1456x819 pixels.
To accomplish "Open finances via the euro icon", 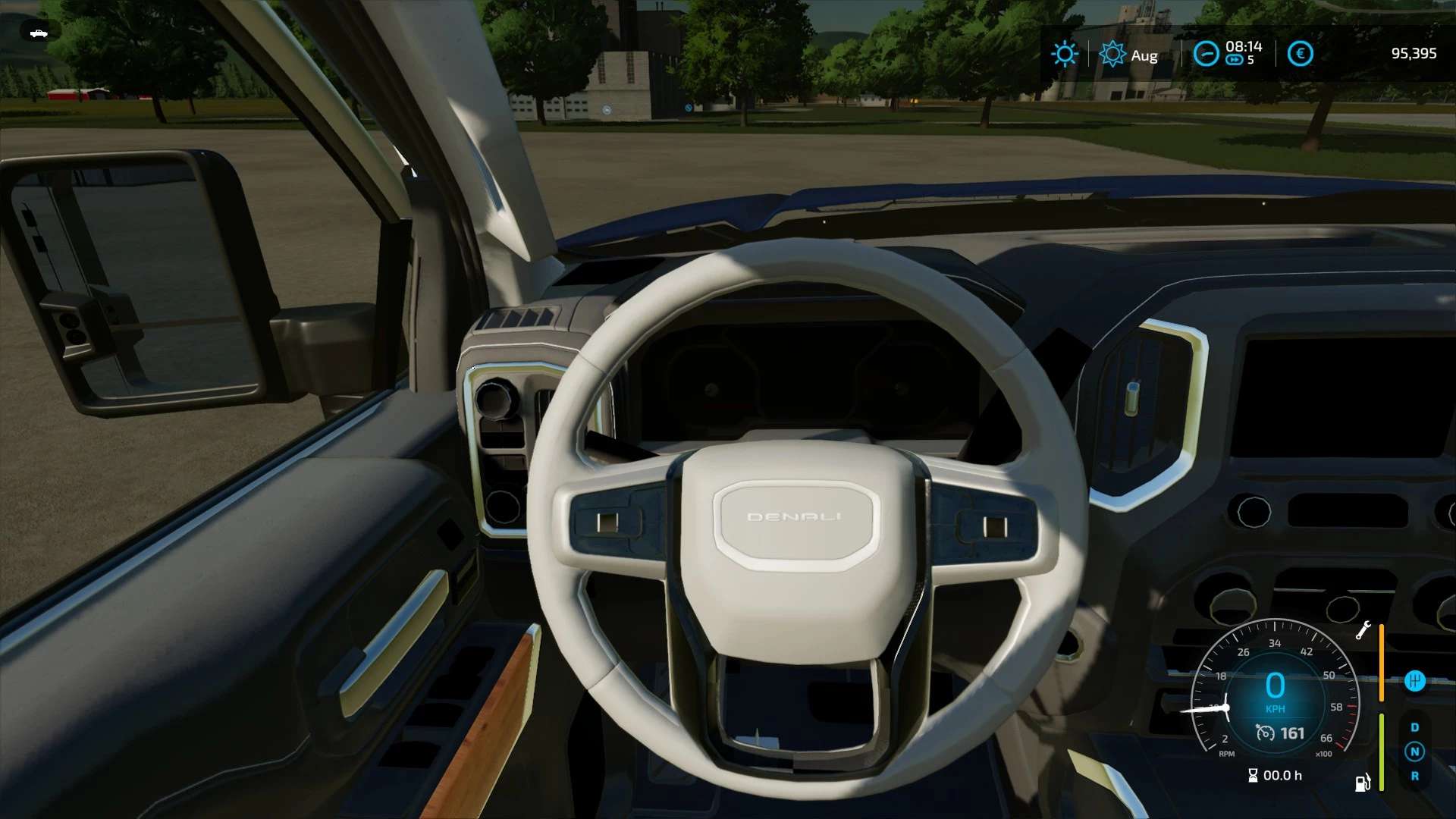I will pyautogui.click(x=1300, y=54).
